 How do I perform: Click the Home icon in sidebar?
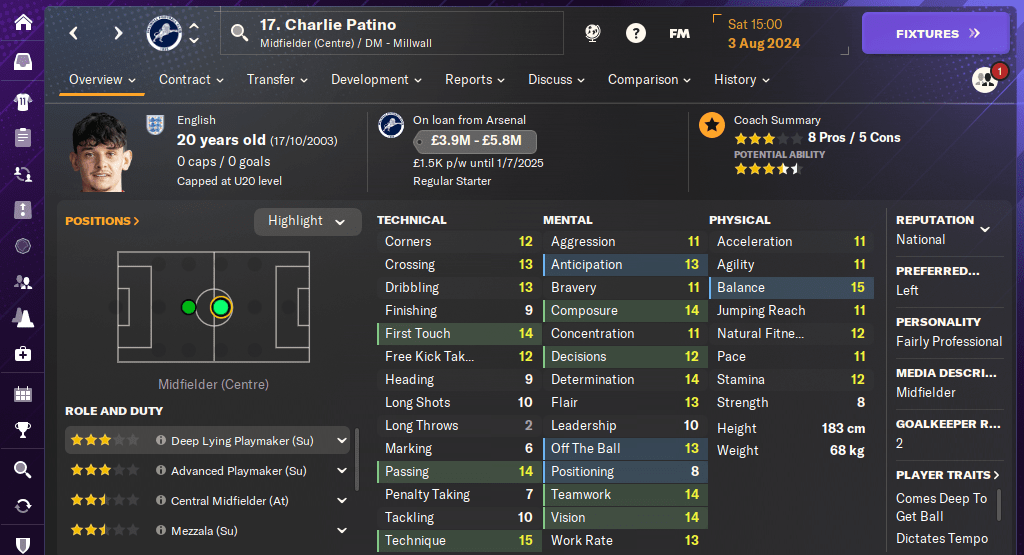point(22,22)
